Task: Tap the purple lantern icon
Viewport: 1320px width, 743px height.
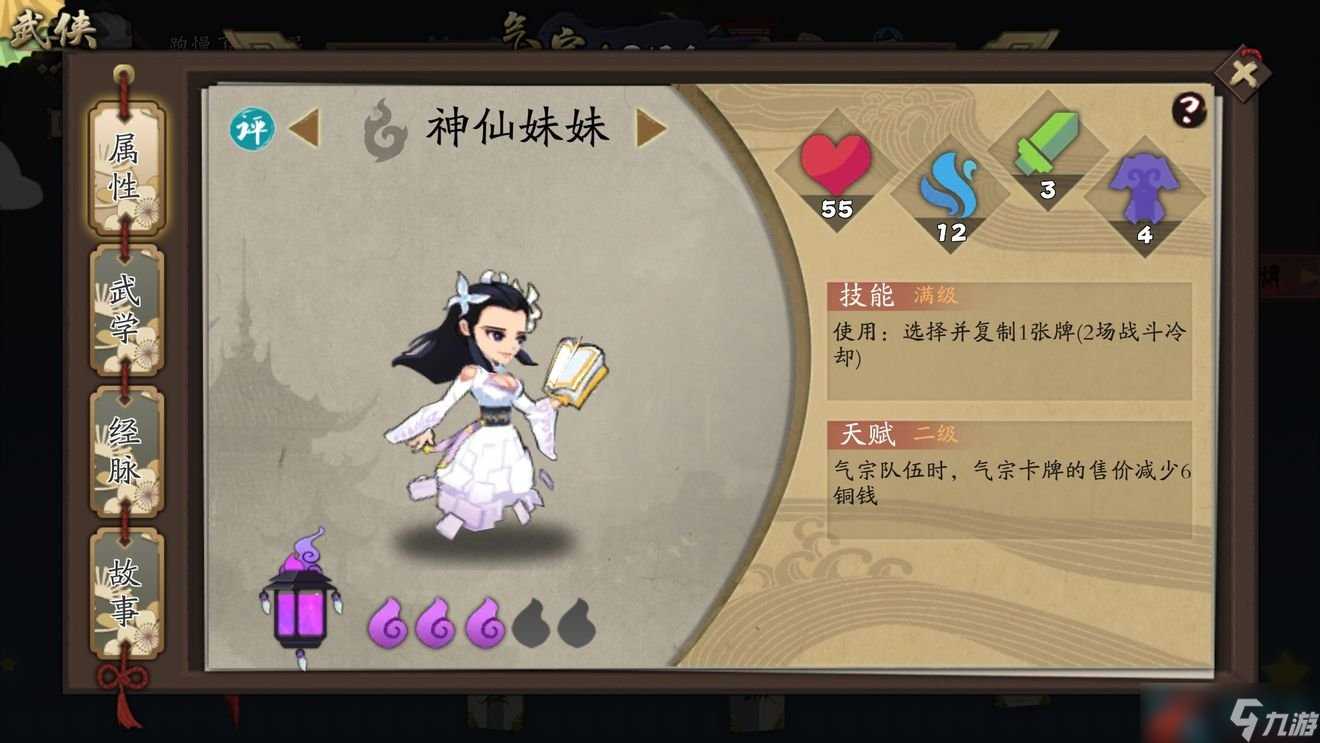Action: click(x=300, y=600)
